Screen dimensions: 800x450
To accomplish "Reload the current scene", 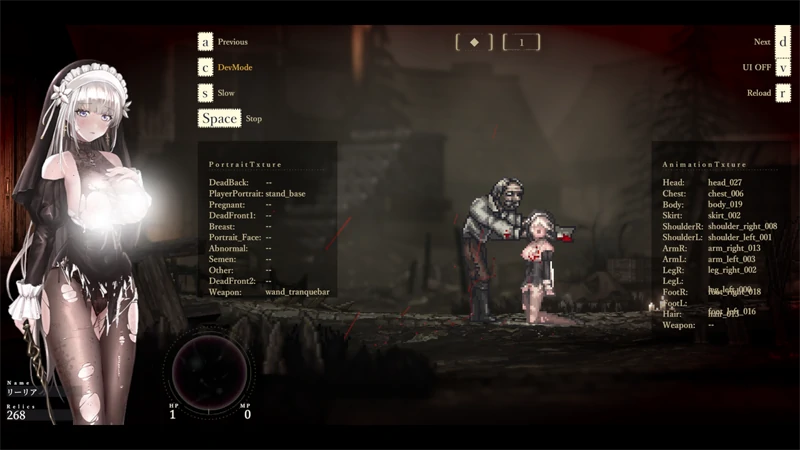I will 783,93.
